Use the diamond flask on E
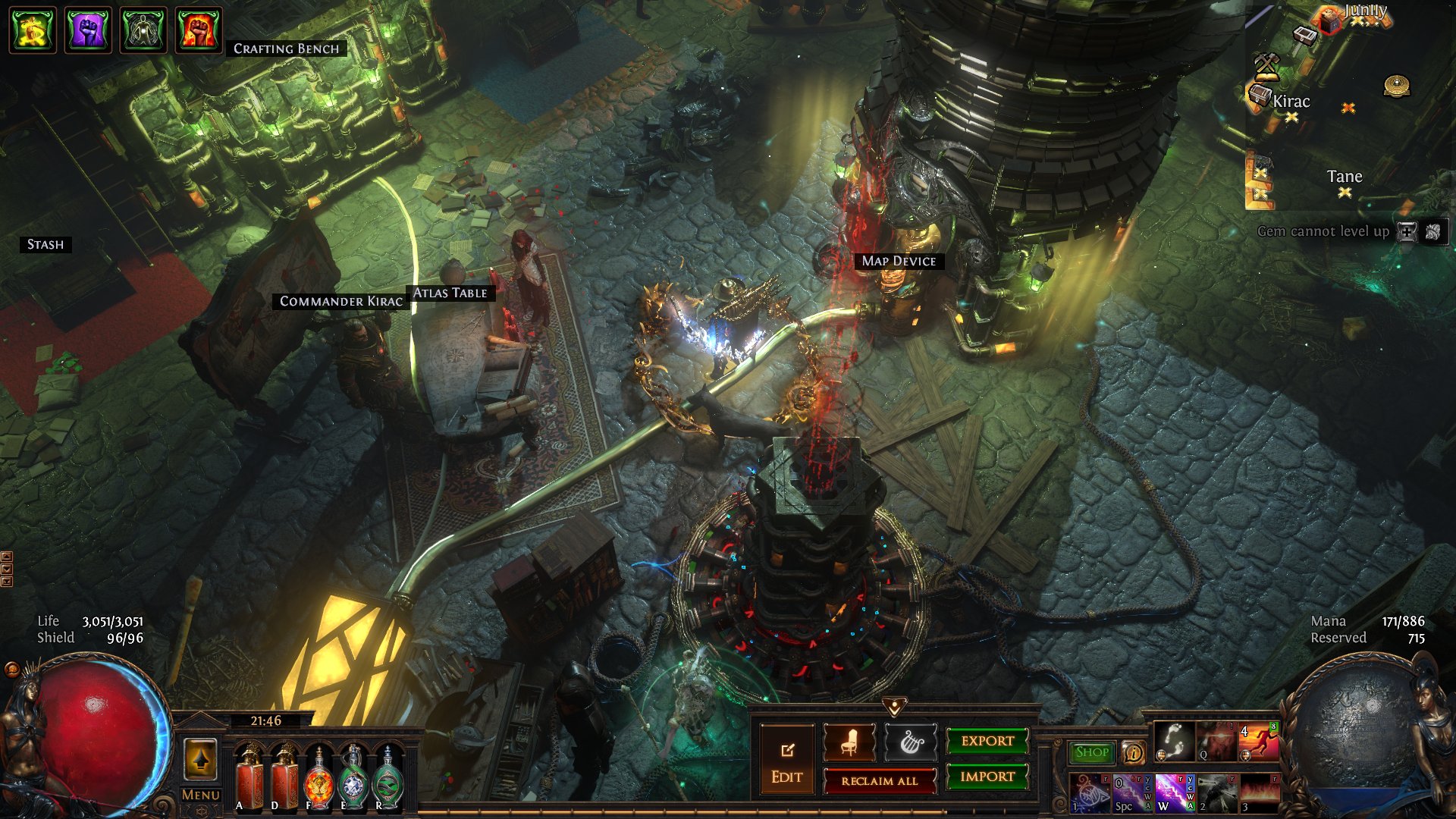The image size is (1456, 819). pos(353,777)
